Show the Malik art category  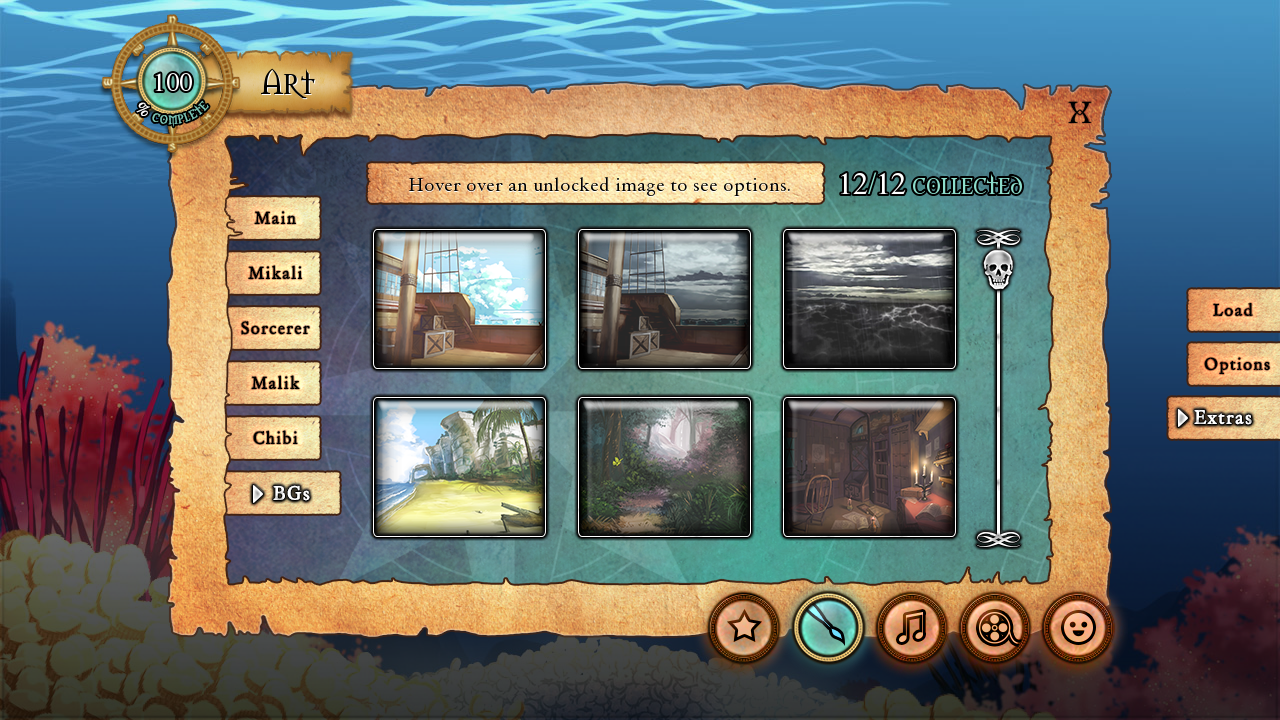274,383
